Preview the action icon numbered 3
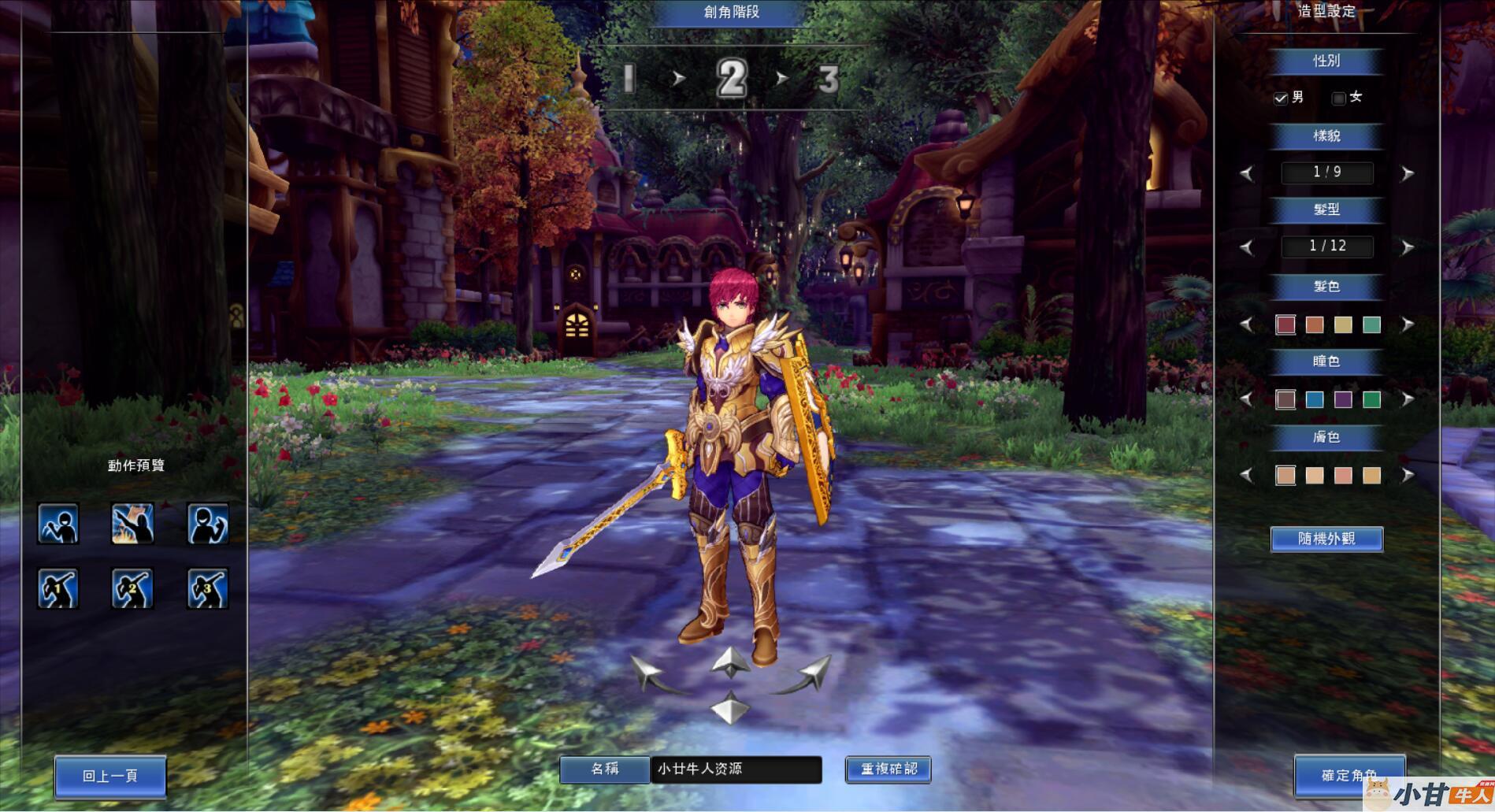 (208, 588)
